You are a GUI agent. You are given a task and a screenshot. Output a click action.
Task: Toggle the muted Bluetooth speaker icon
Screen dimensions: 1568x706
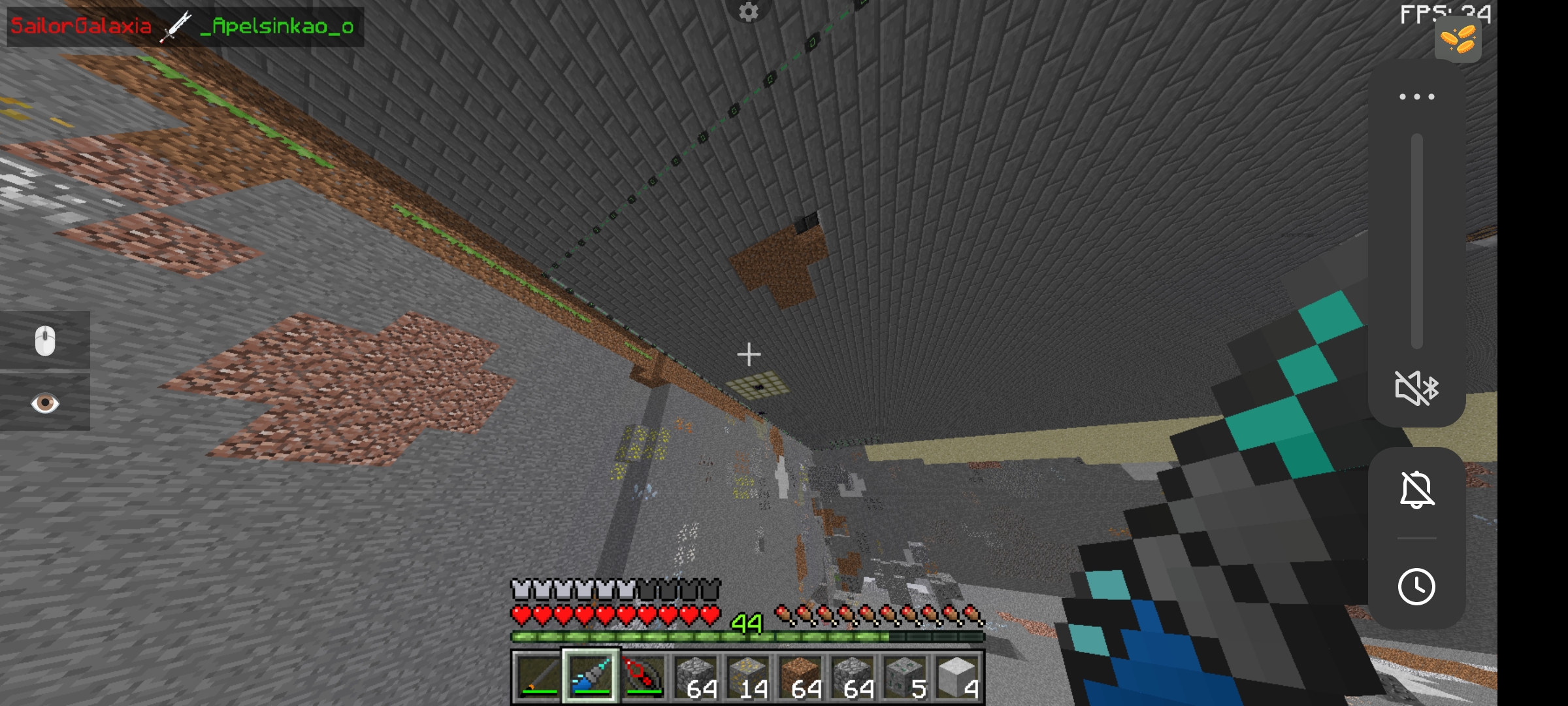click(1416, 388)
